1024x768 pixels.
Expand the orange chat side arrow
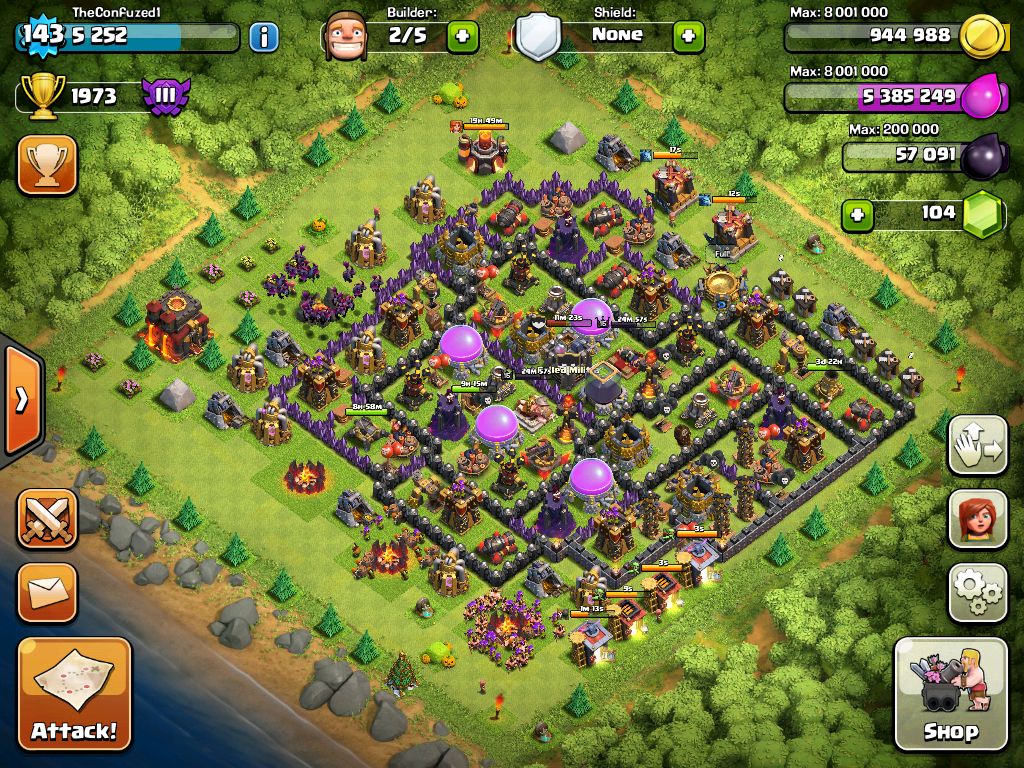[21, 400]
